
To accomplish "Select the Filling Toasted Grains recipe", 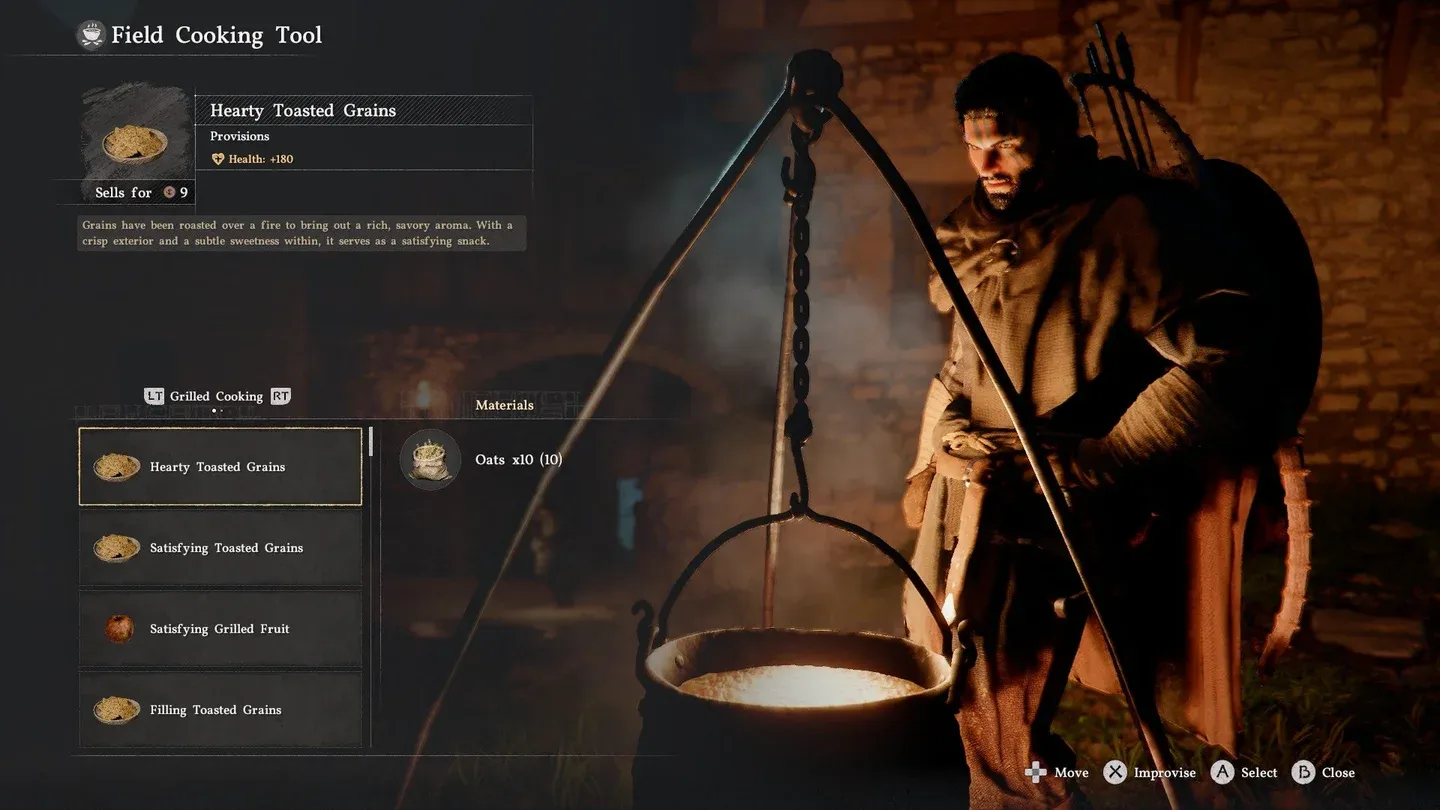I will 220,710.
